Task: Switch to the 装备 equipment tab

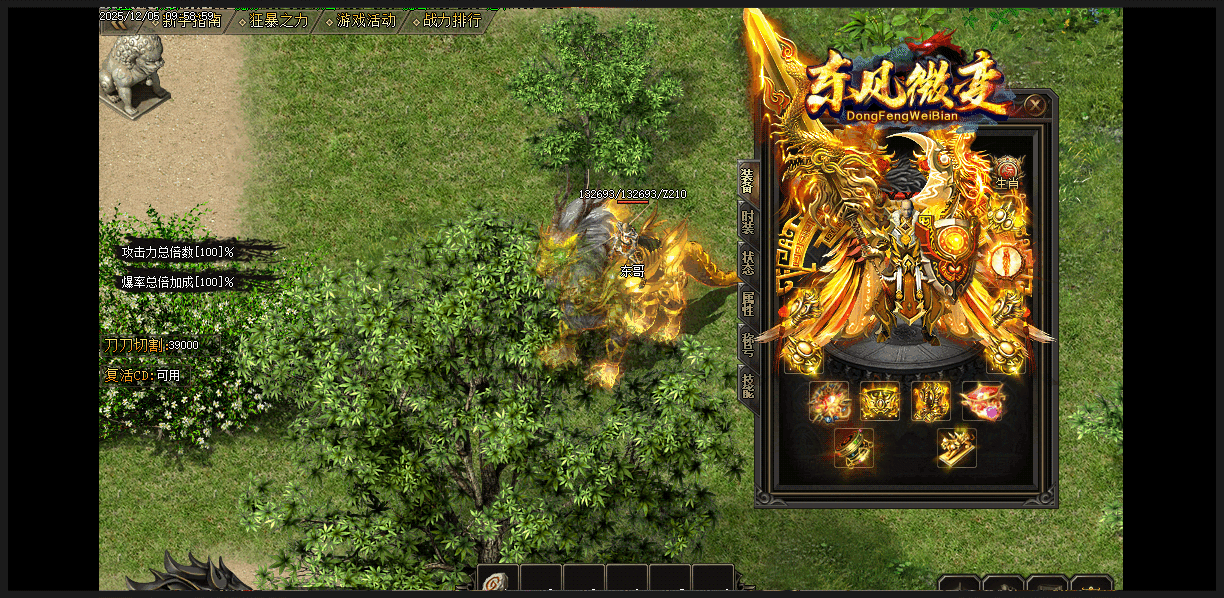Action: click(748, 182)
